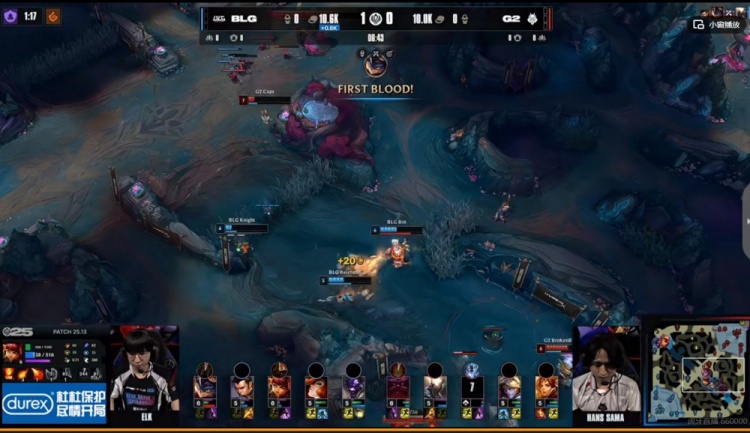Click the Durex sponsor banner

tap(54, 401)
